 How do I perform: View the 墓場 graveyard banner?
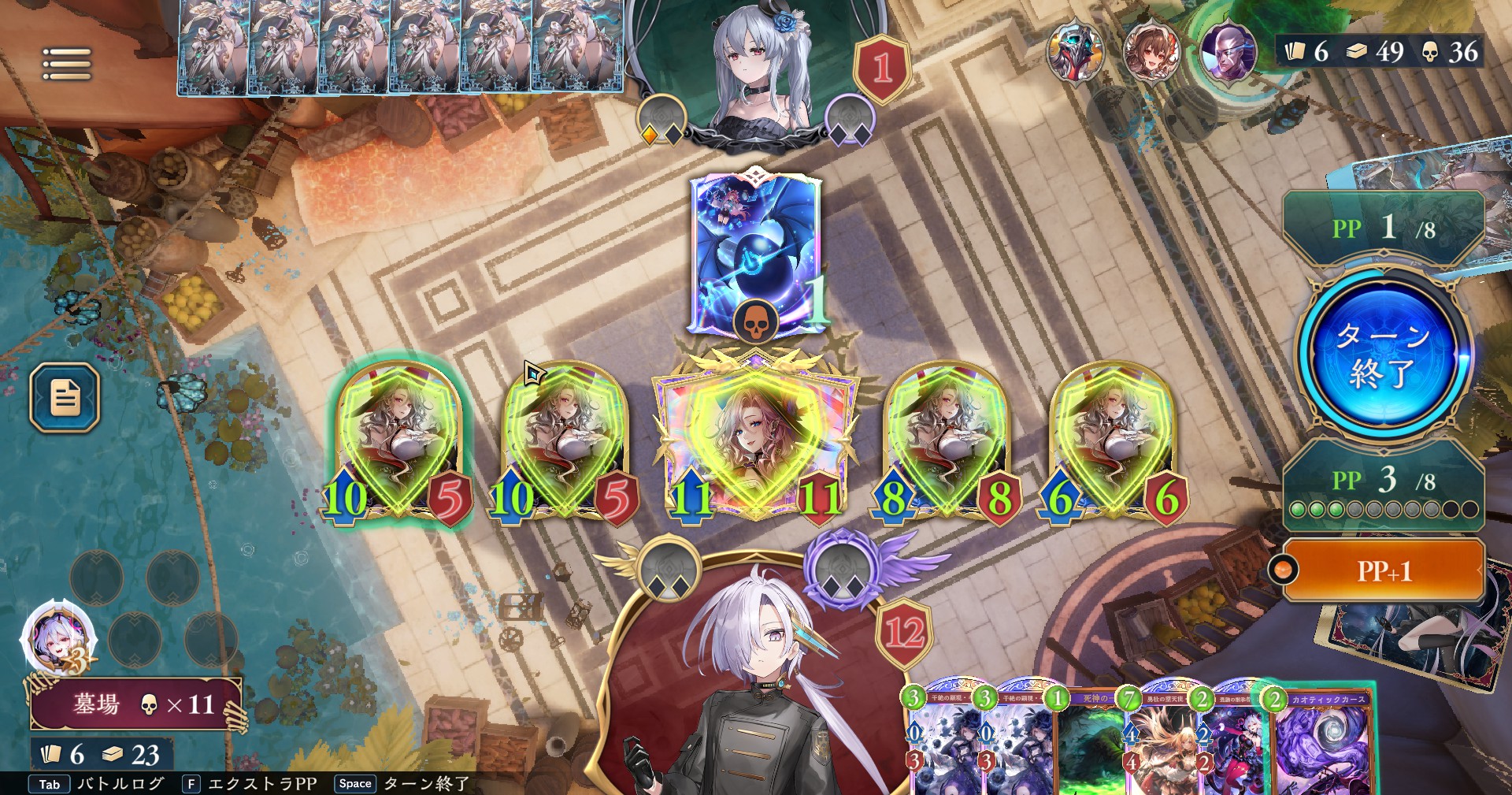pyautogui.click(x=134, y=704)
